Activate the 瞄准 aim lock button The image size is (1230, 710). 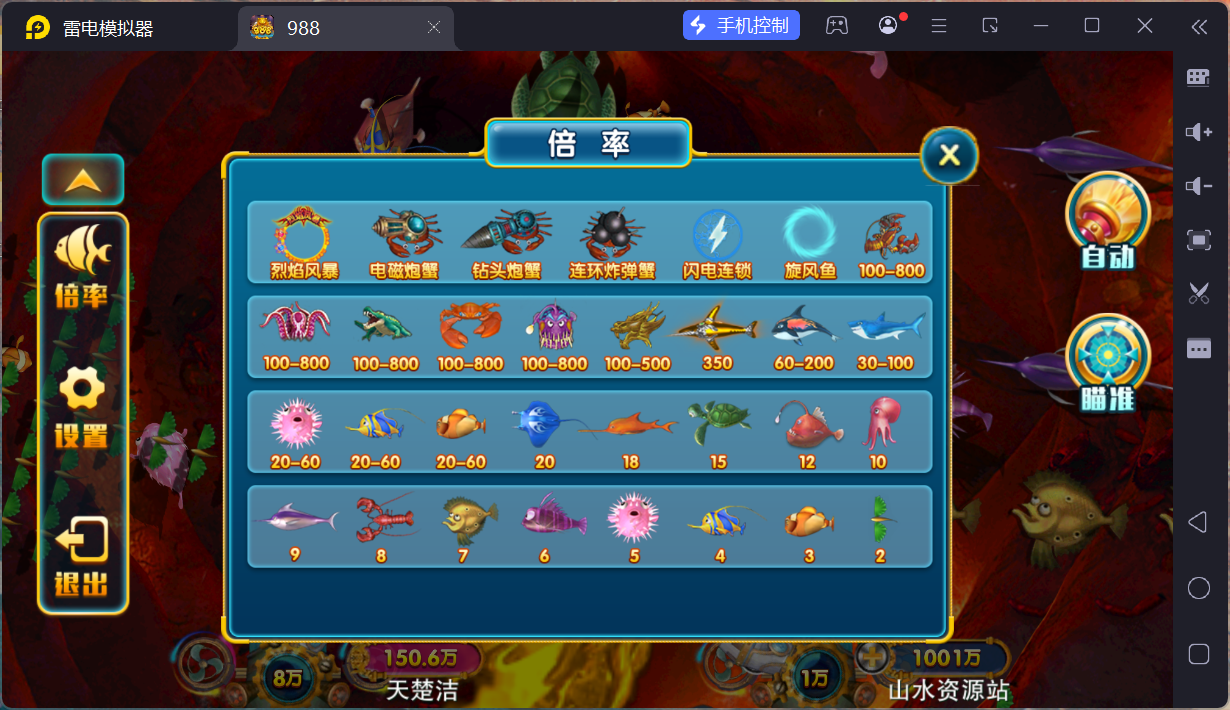(x=1108, y=362)
